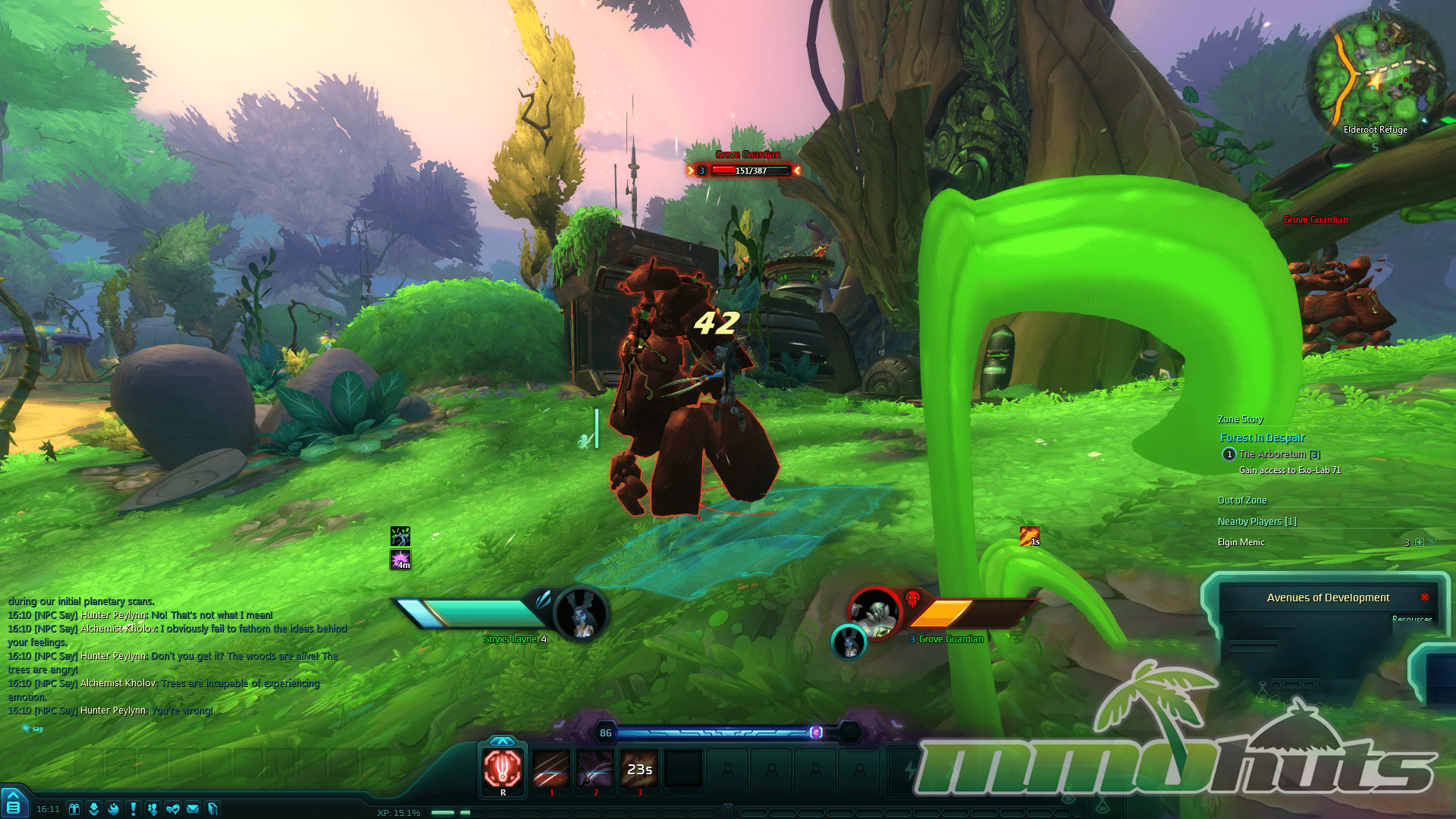Click the Stryxs Layne player portrait

[582, 614]
